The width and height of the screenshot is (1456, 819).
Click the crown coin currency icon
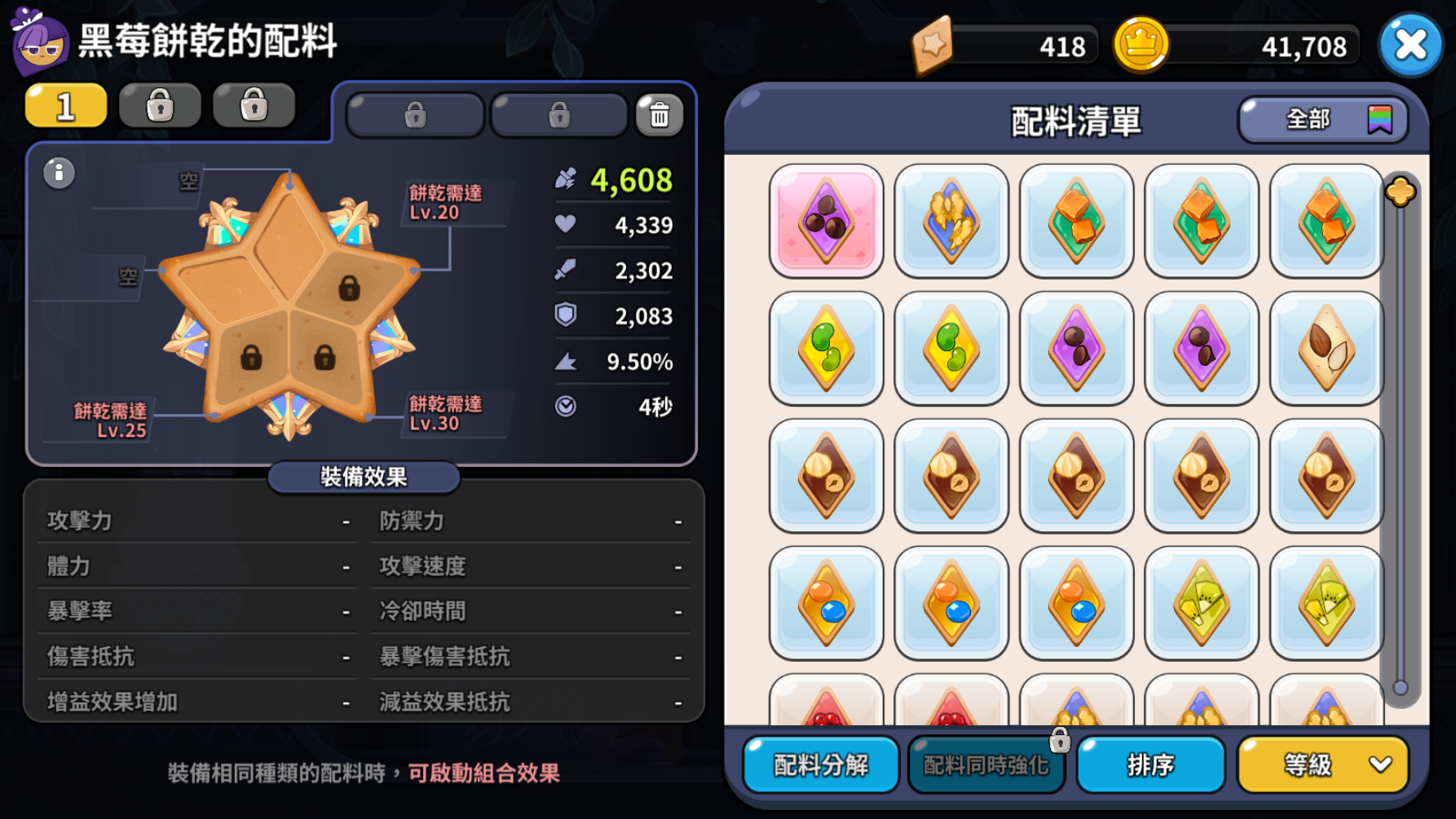coord(1141,45)
